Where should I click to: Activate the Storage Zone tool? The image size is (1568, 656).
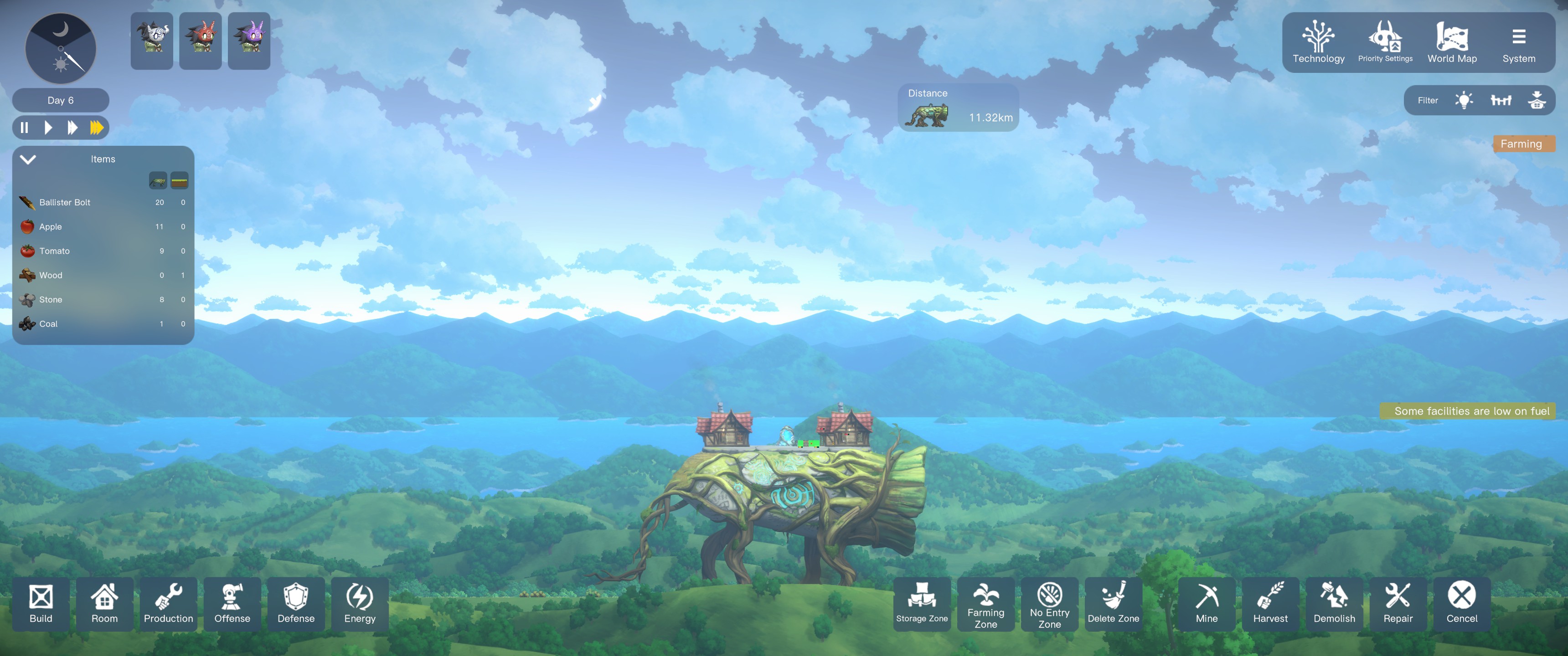[922, 604]
